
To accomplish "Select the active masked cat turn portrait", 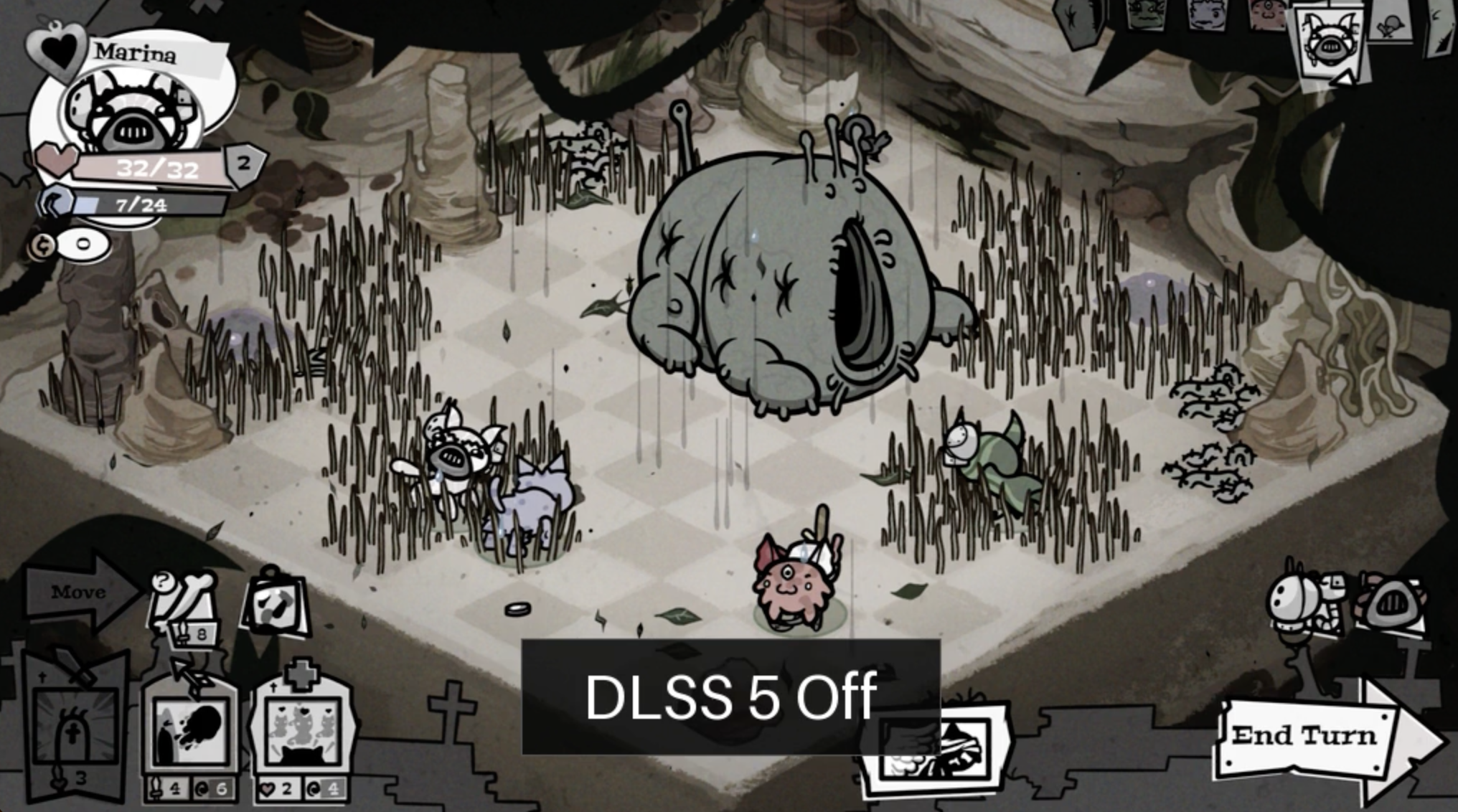I will (1329, 42).
